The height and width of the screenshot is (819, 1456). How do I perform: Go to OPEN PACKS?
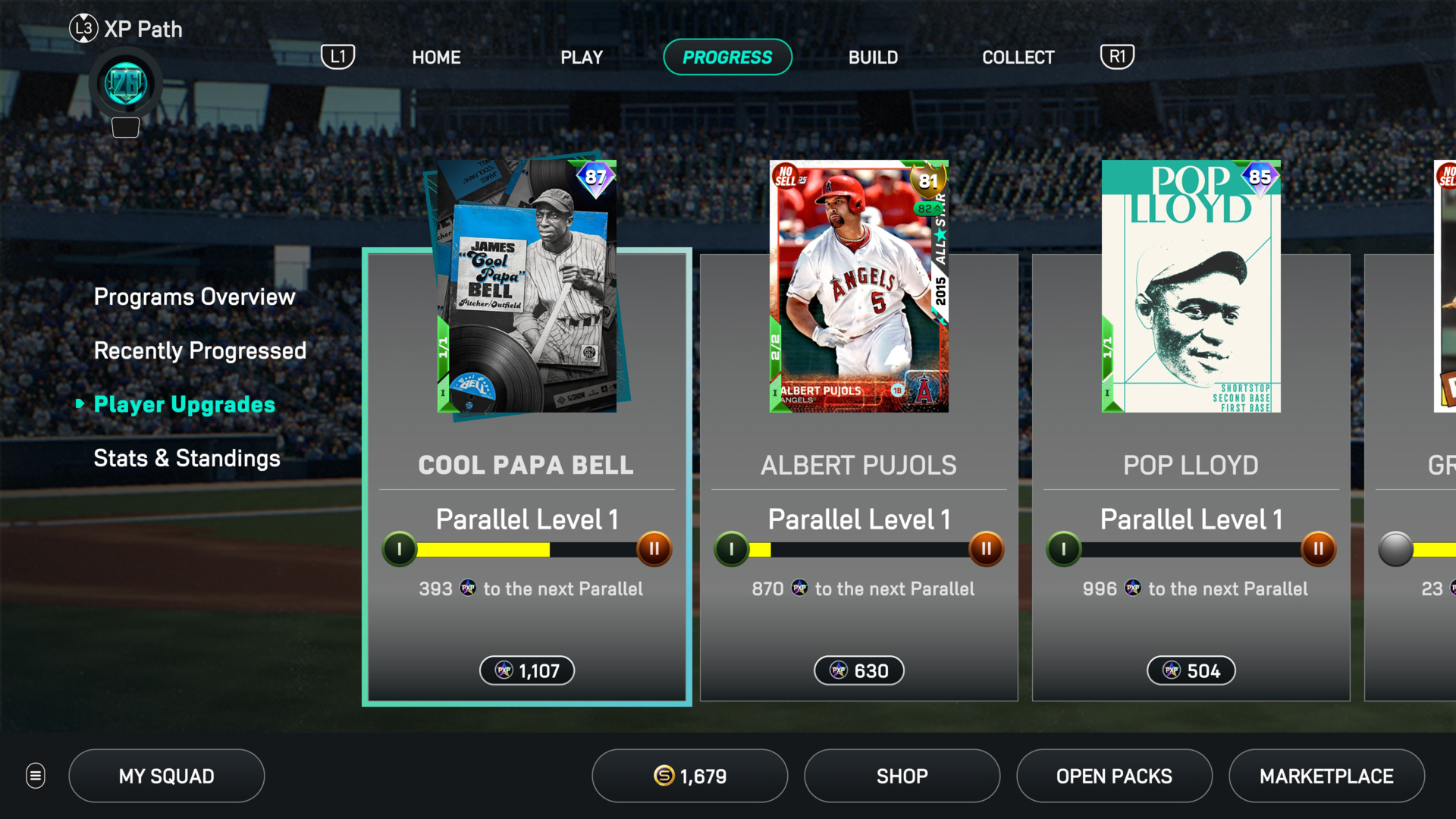coord(1114,776)
